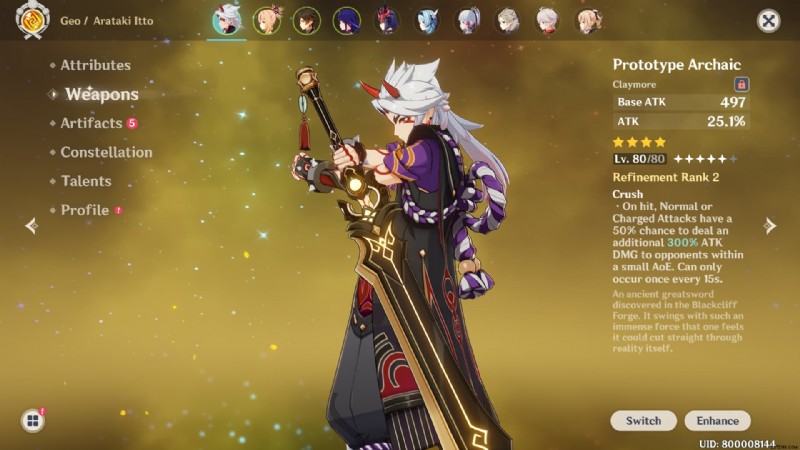The width and height of the screenshot is (800, 450).
Task: Select Arataki Itto's highlighted portrait
Action: coord(226,20)
